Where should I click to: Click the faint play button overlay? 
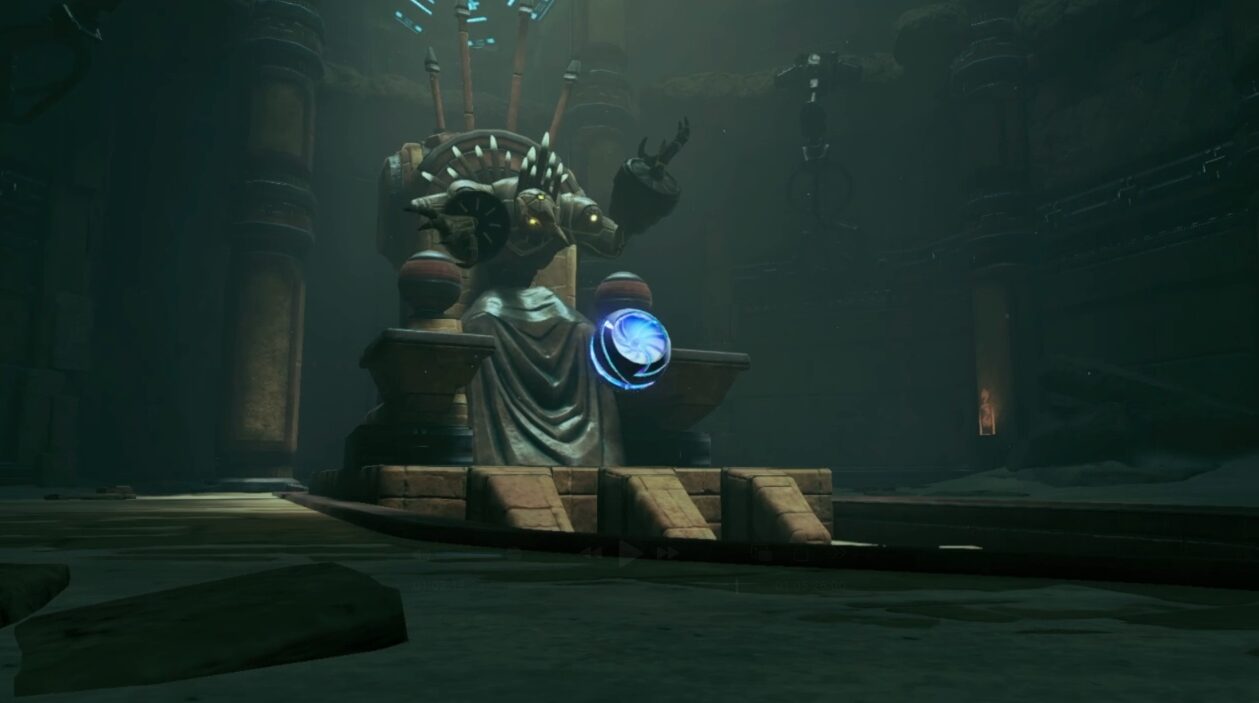click(629, 552)
